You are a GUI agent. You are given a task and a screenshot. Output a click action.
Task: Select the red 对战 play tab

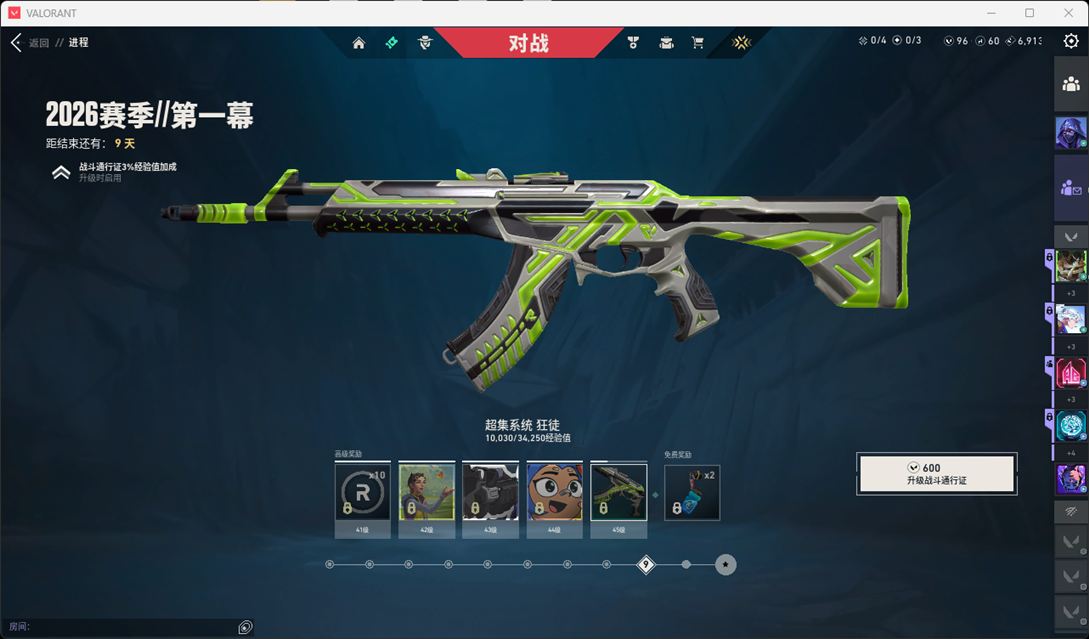[528, 43]
